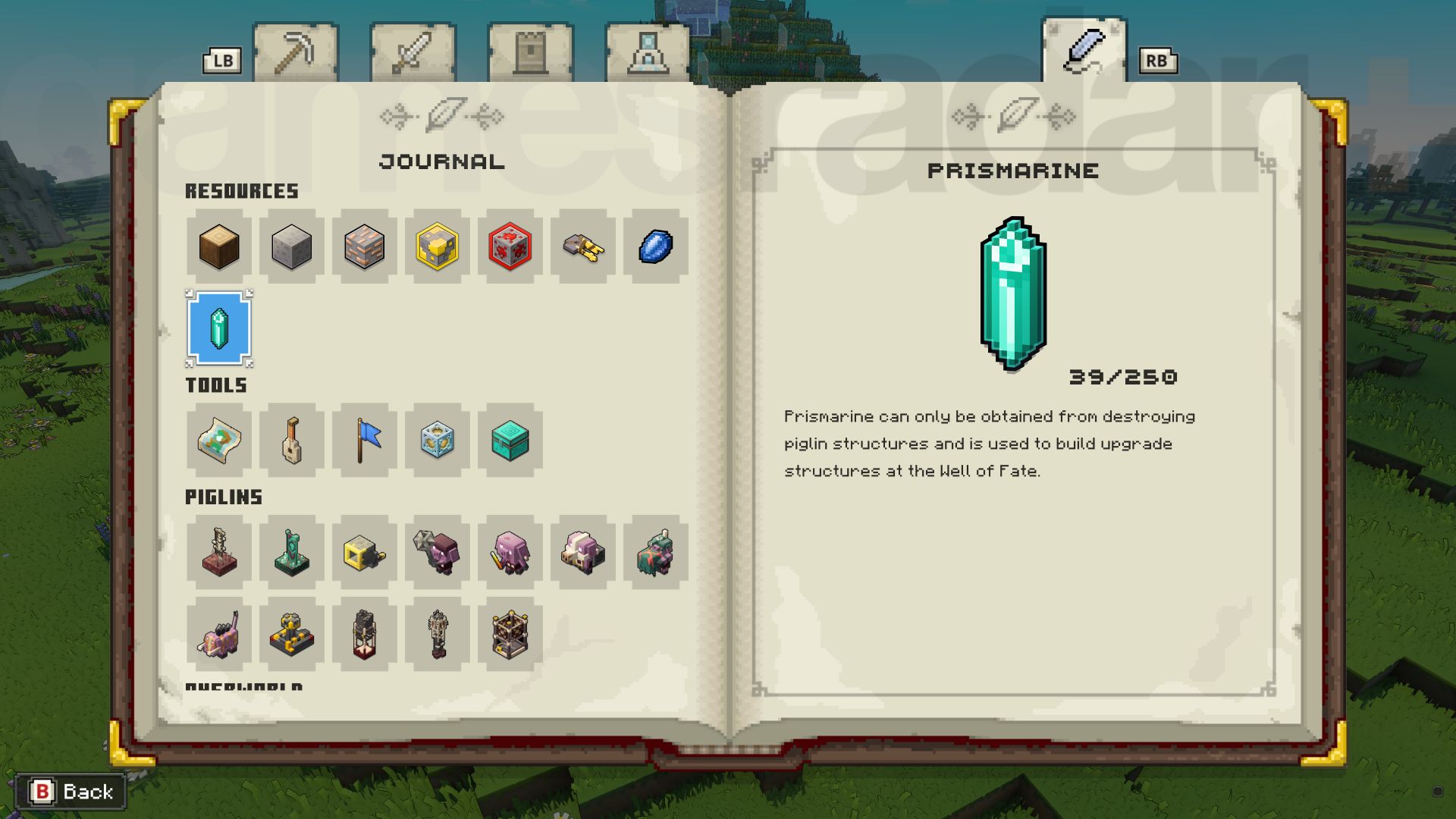Select the Lapis resource icon
Screen dimensions: 1456x819
pyautogui.click(x=655, y=248)
